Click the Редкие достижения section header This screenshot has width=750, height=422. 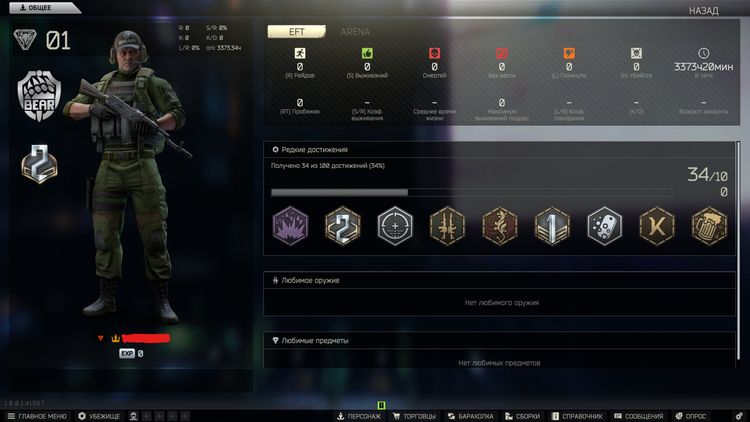(308, 149)
